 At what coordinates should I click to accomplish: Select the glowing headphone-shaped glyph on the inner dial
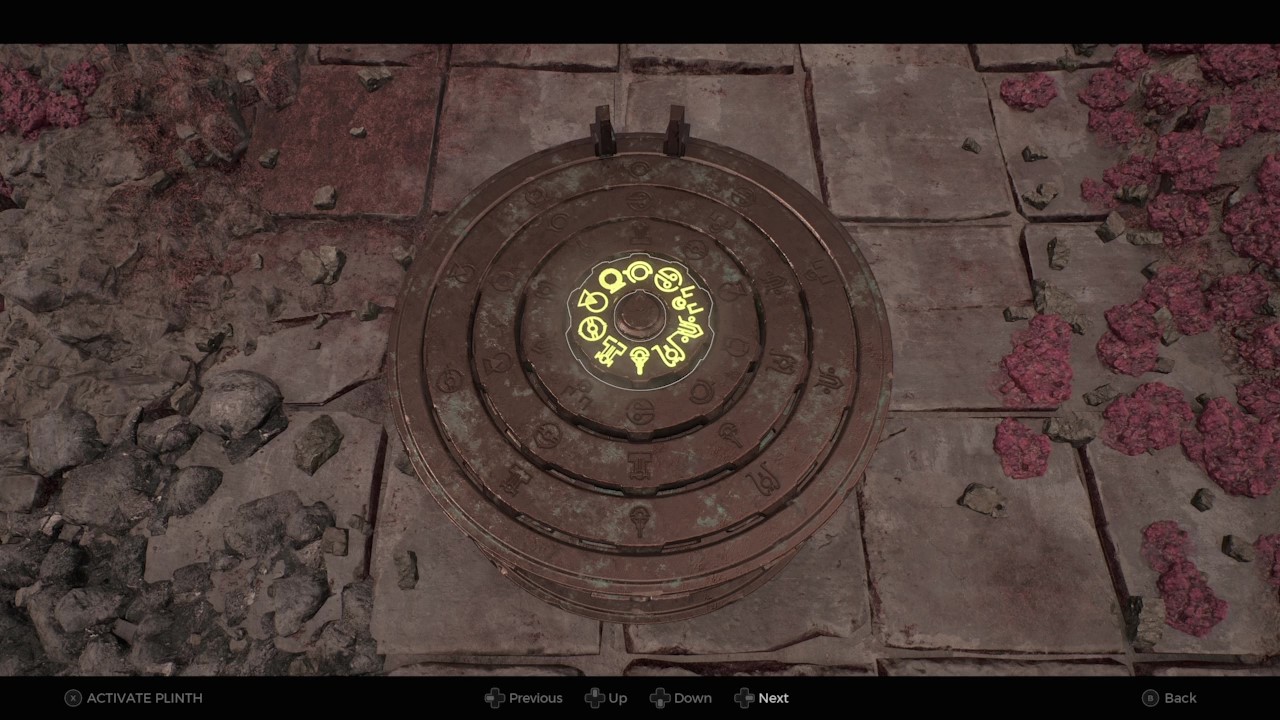pyautogui.click(x=638, y=272)
